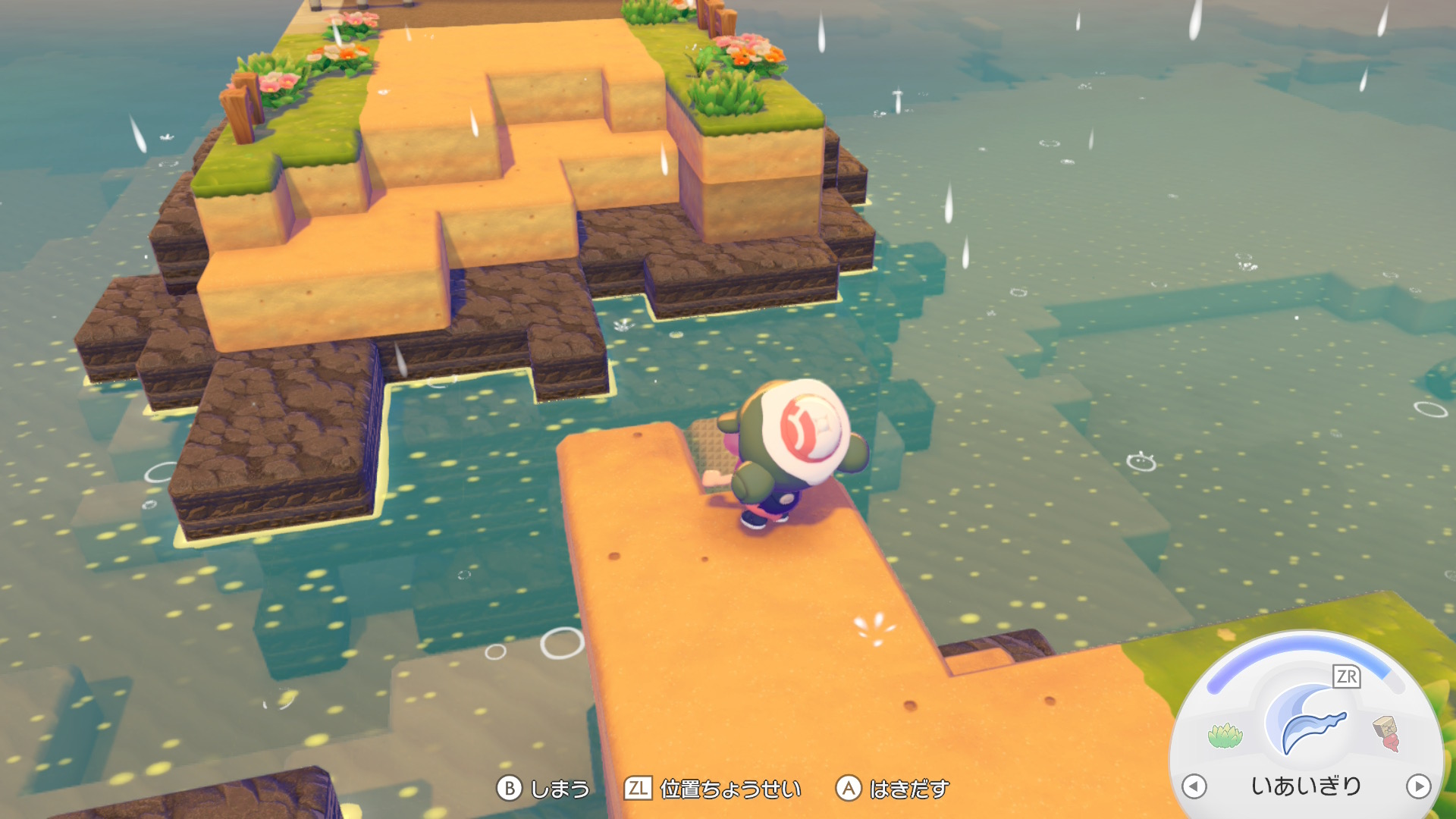This screenshot has height=819, width=1456.
Task: Click the right arrow of ability wheel
Action: click(1418, 786)
